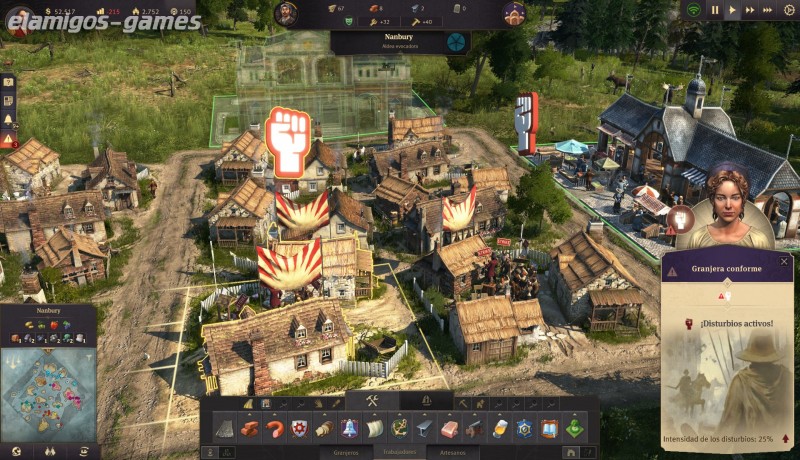Switch to double fast-forward speed
The width and height of the screenshot is (800, 460).
pyautogui.click(x=749, y=10)
